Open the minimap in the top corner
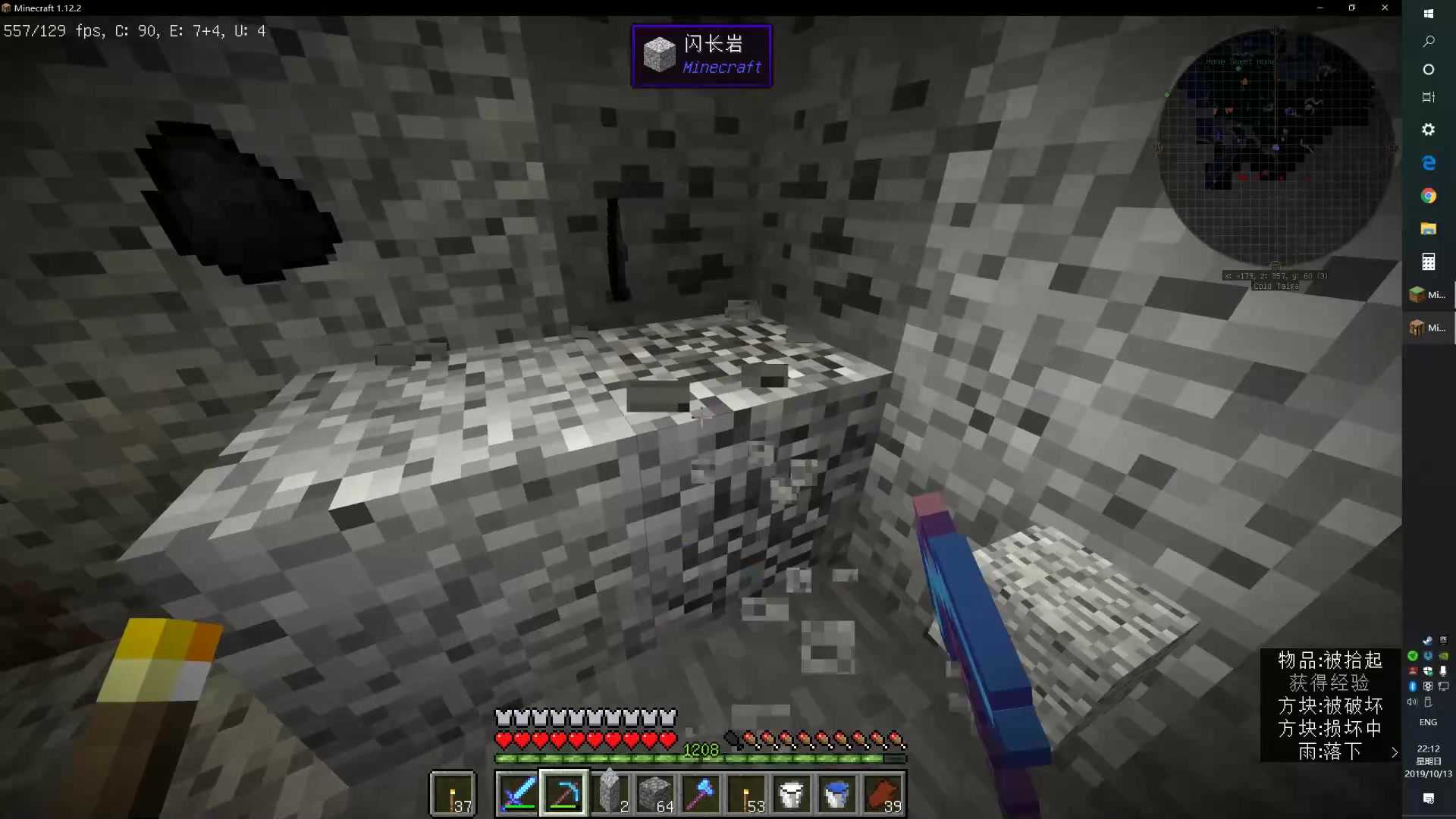Image resolution: width=1456 pixels, height=819 pixels. click(x=1276, y=148)
